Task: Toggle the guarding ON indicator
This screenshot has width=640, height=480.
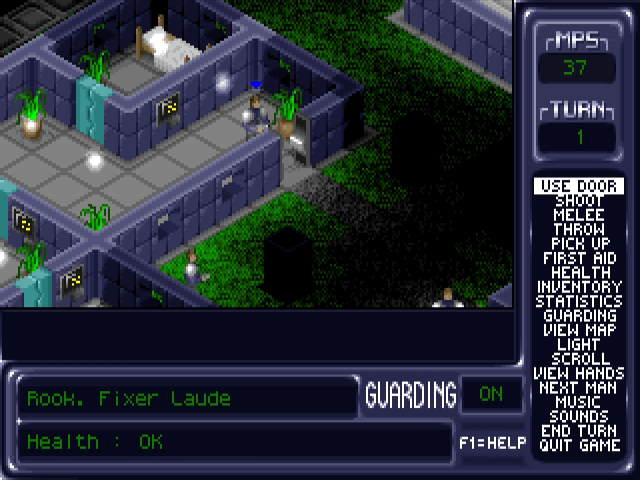Action: click(490, 394)
